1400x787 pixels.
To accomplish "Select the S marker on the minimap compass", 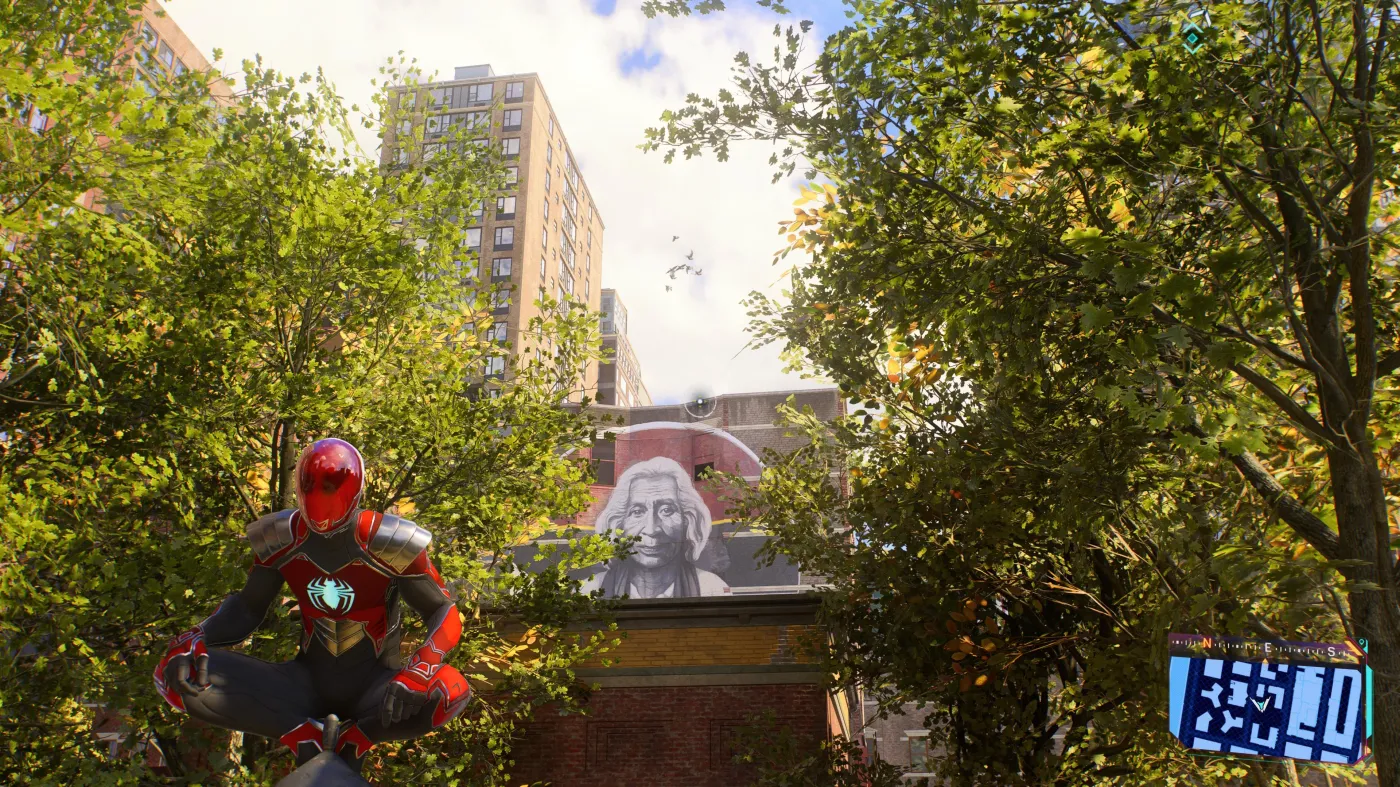I will [x=1331, y=651].
